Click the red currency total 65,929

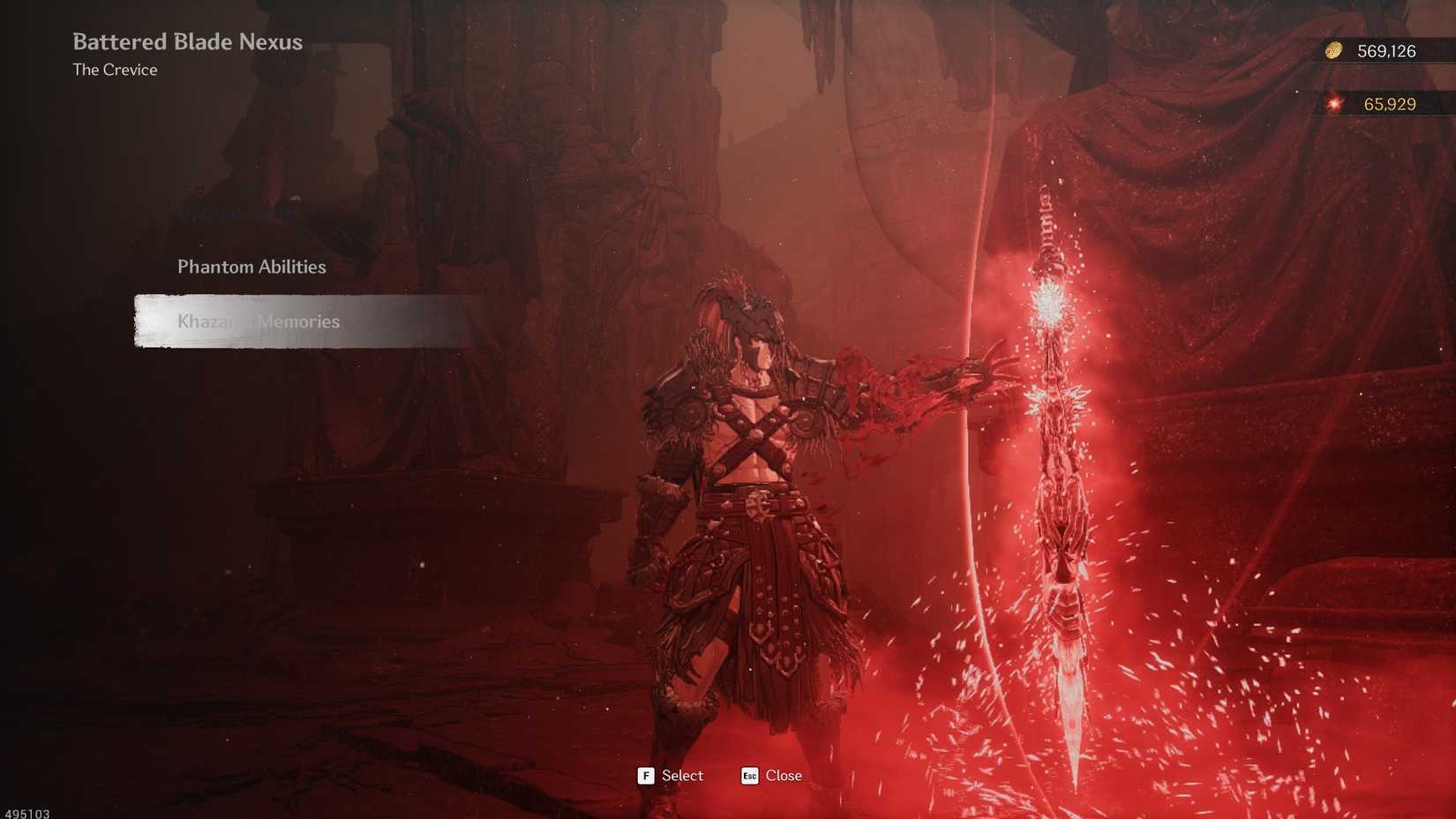(1392, 103)
